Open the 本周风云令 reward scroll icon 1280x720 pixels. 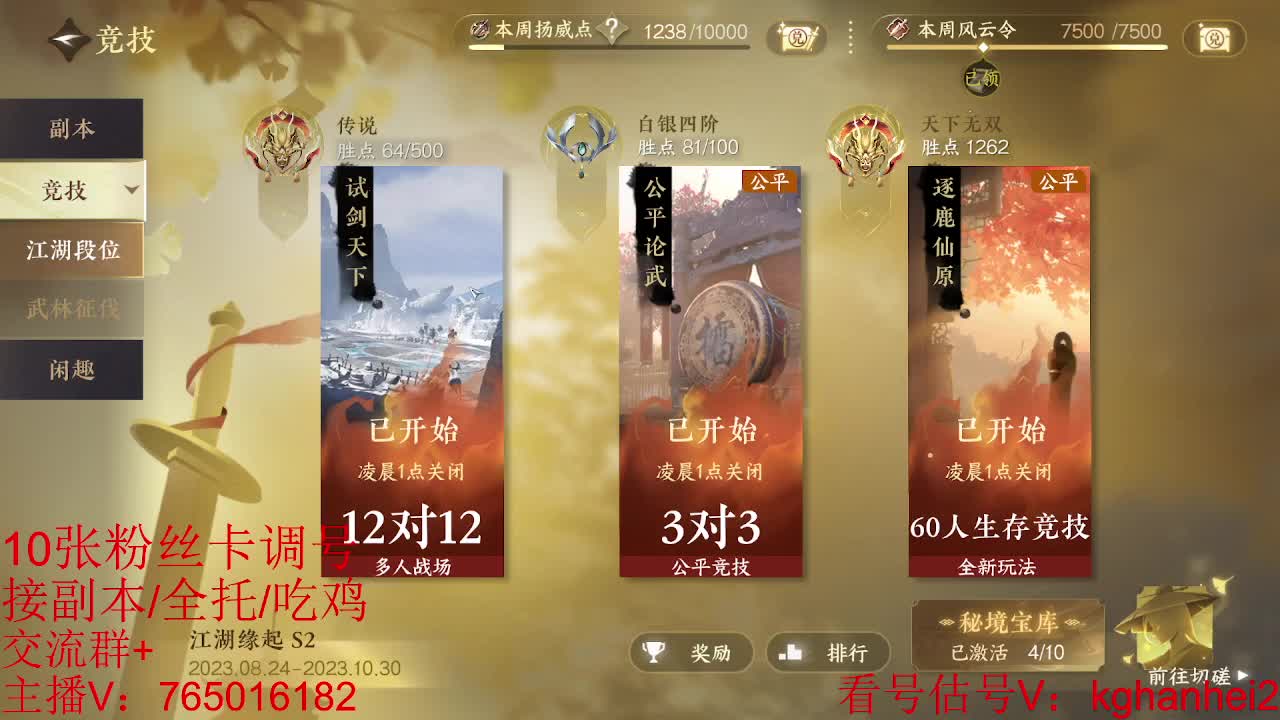pos(1213,39)
